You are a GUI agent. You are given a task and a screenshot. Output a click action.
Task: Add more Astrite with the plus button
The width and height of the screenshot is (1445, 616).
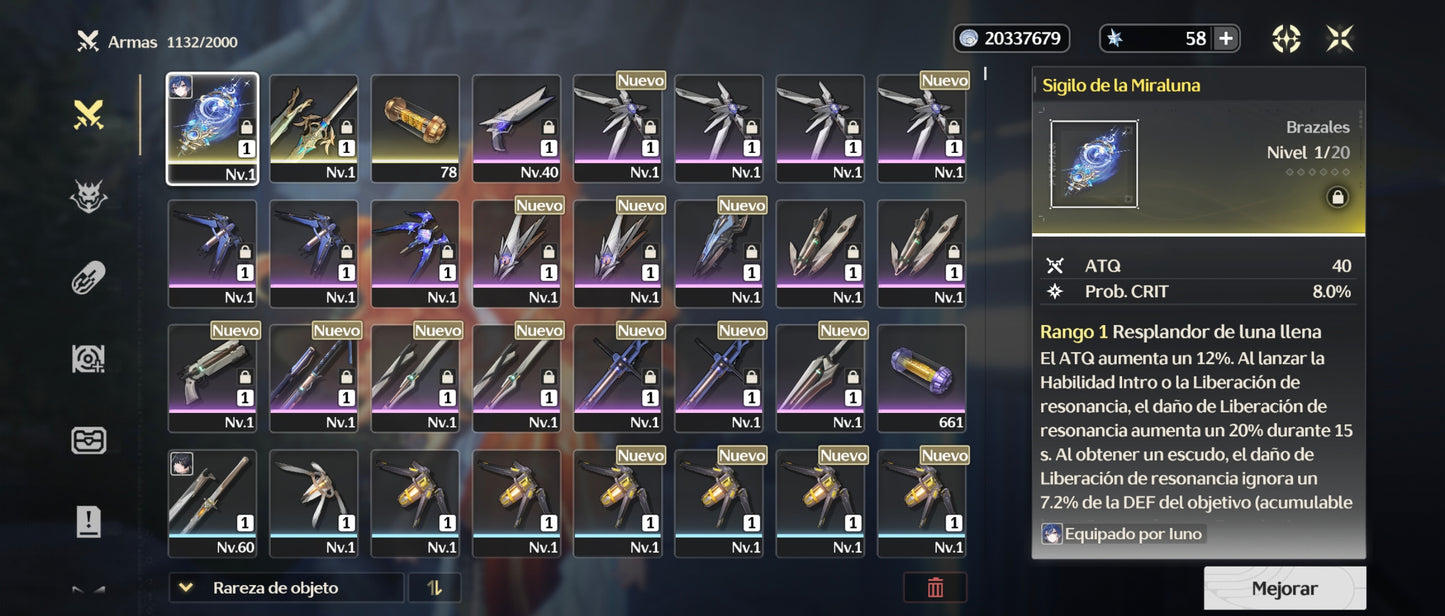[1225, 39]
